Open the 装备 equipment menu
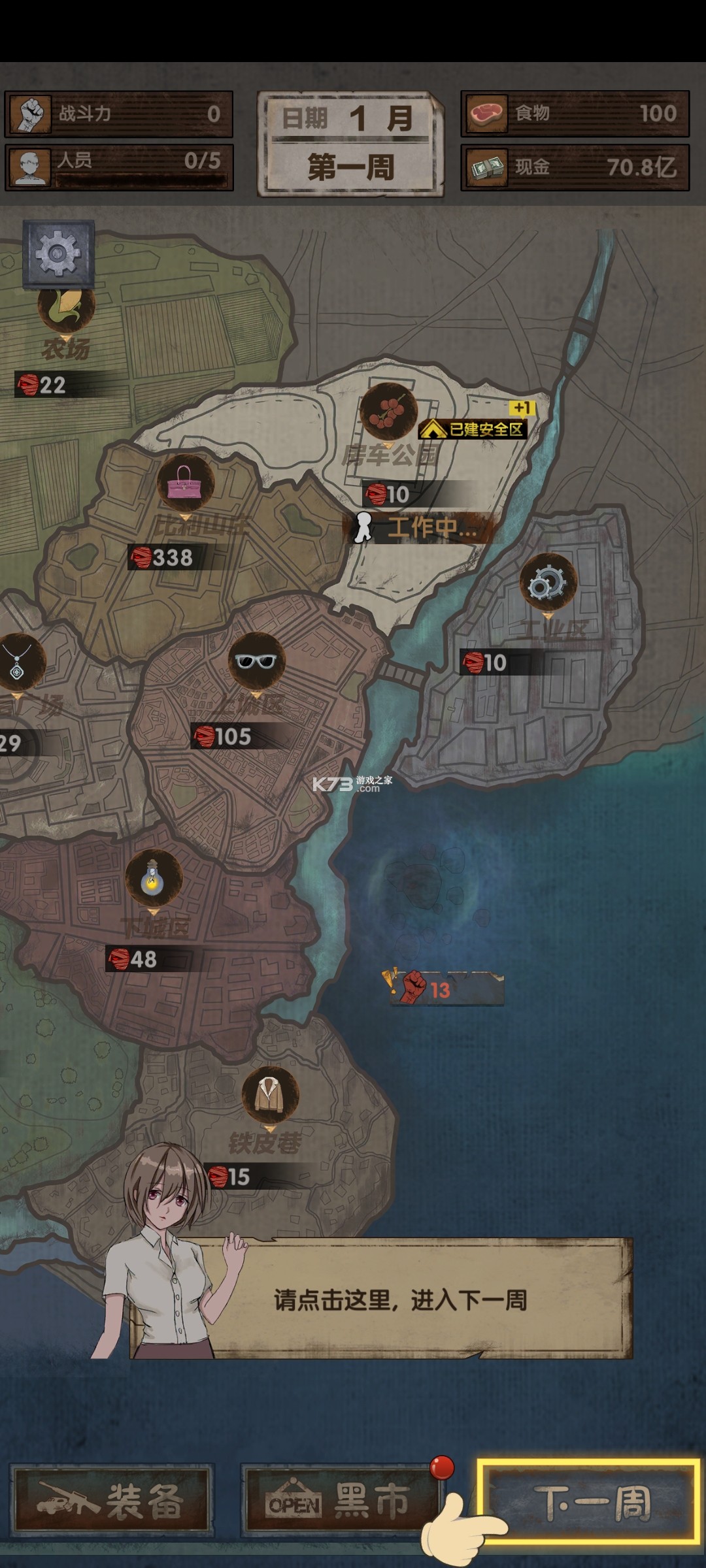The image size is (706, 1568). pyautogui.click(x=112, y=1501)
